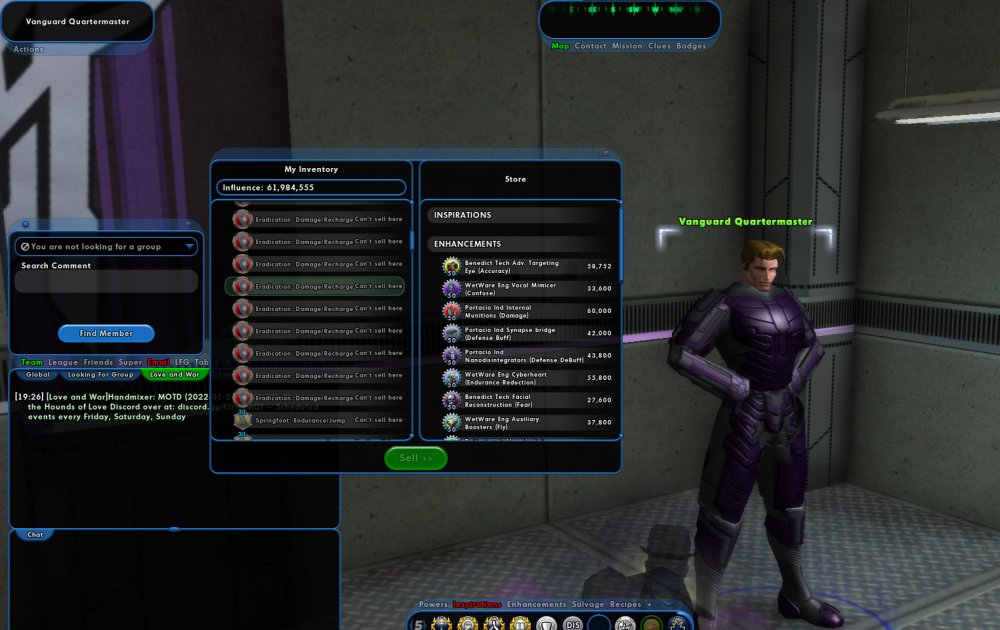Switch to the Contact tab
This screenshot has height=630, width=1000.
591,46
